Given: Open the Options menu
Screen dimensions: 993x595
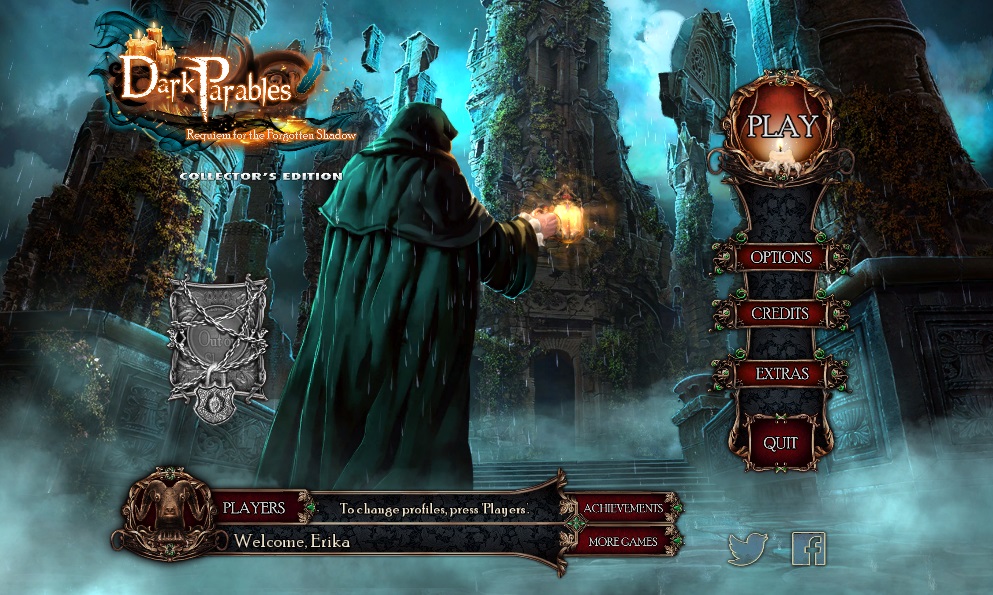Looking at the screenshot, I should (781, 257).
